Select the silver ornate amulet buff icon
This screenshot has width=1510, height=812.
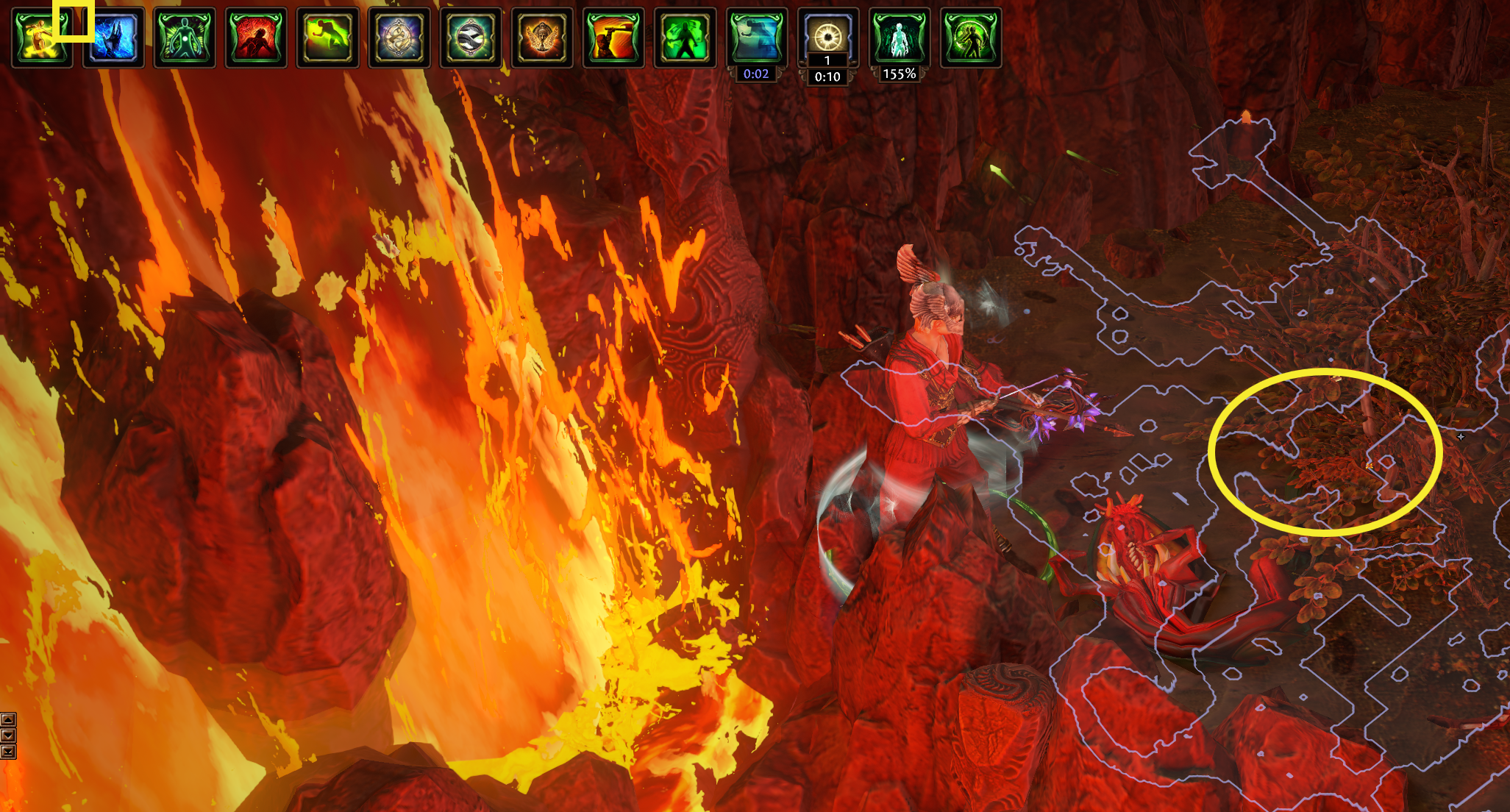point(399,38)
